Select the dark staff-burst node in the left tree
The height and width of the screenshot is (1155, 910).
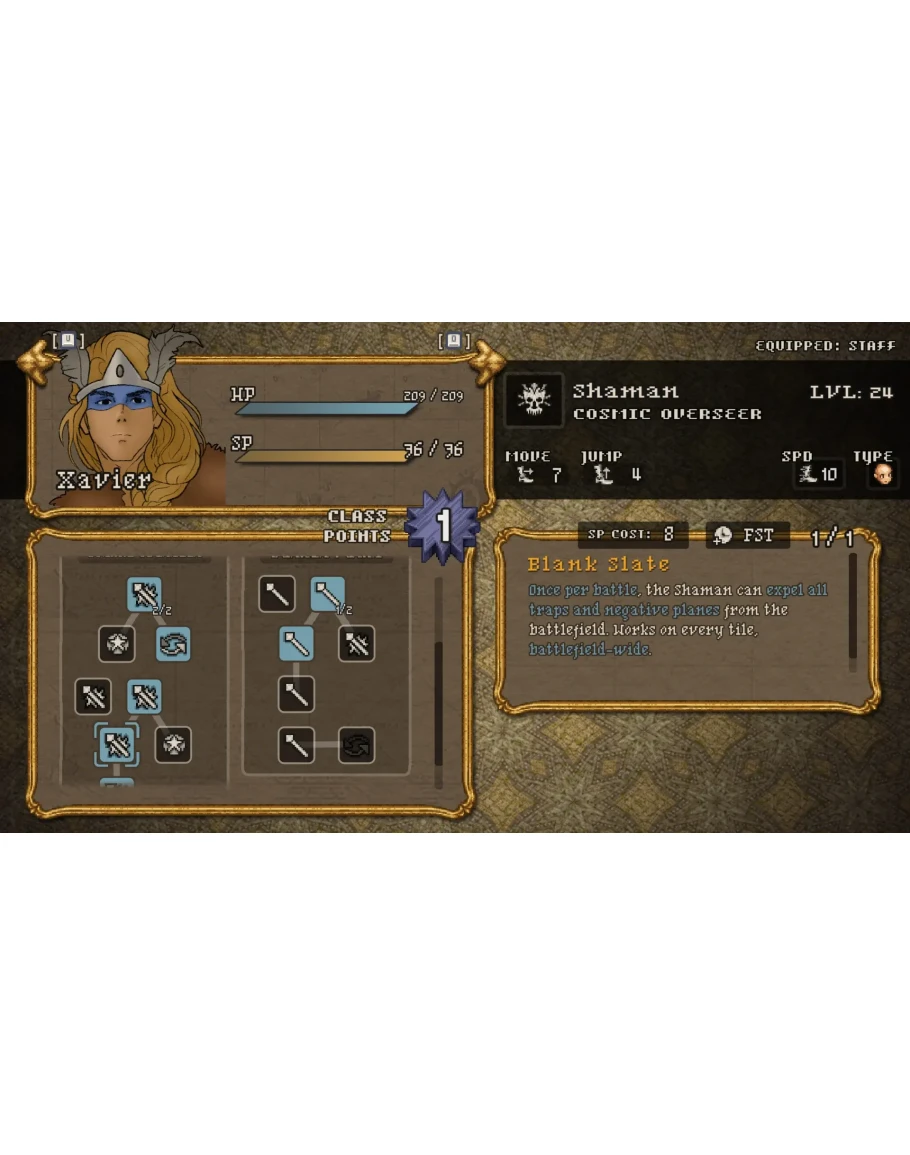tap(93, 696)
